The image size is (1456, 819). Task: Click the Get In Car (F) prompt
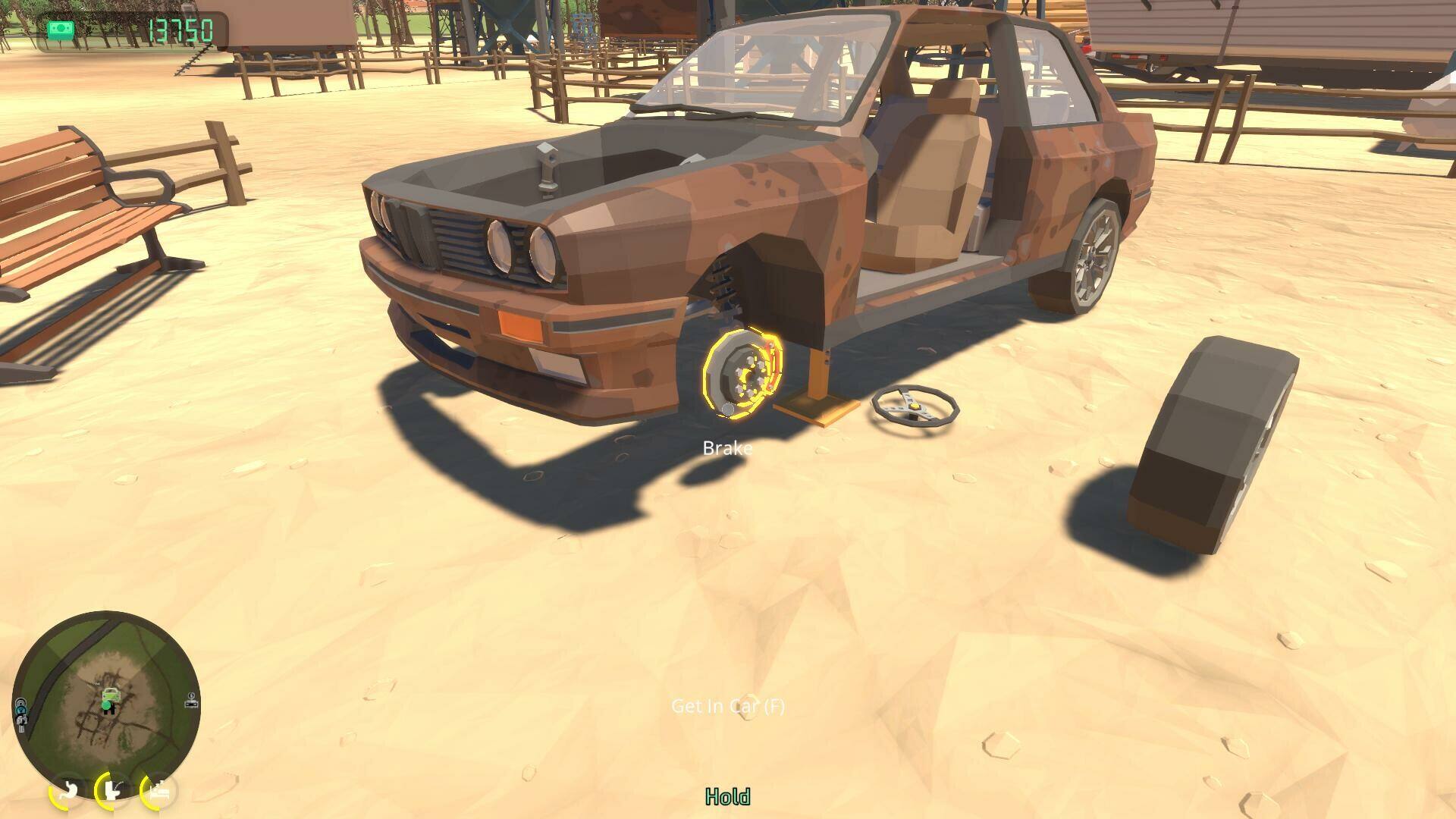point(728,707)
